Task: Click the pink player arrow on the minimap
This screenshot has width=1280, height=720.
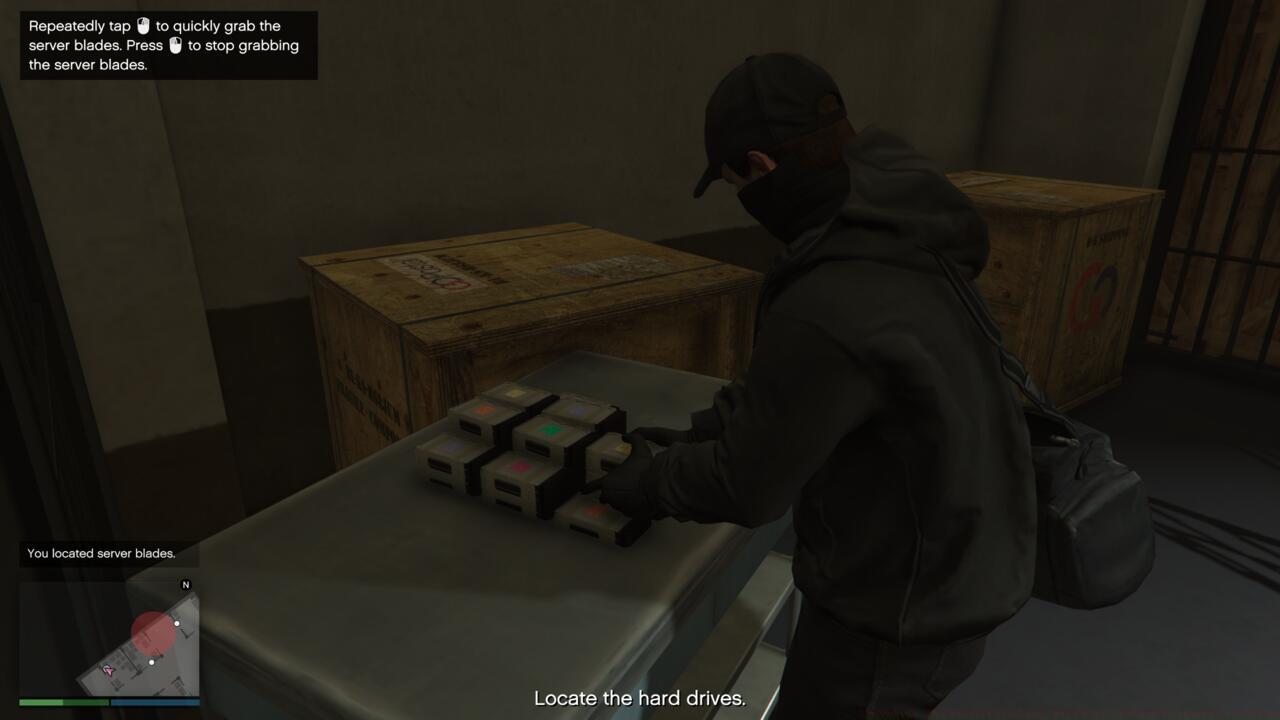Action: [x=109, y=670]
